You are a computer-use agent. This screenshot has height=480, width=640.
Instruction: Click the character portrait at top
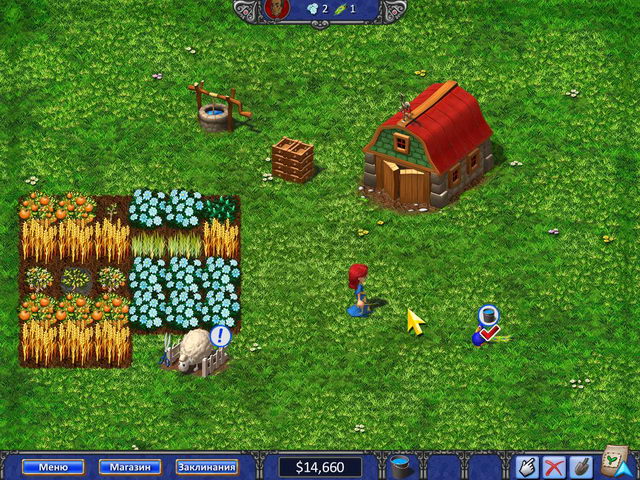(277, 10)
